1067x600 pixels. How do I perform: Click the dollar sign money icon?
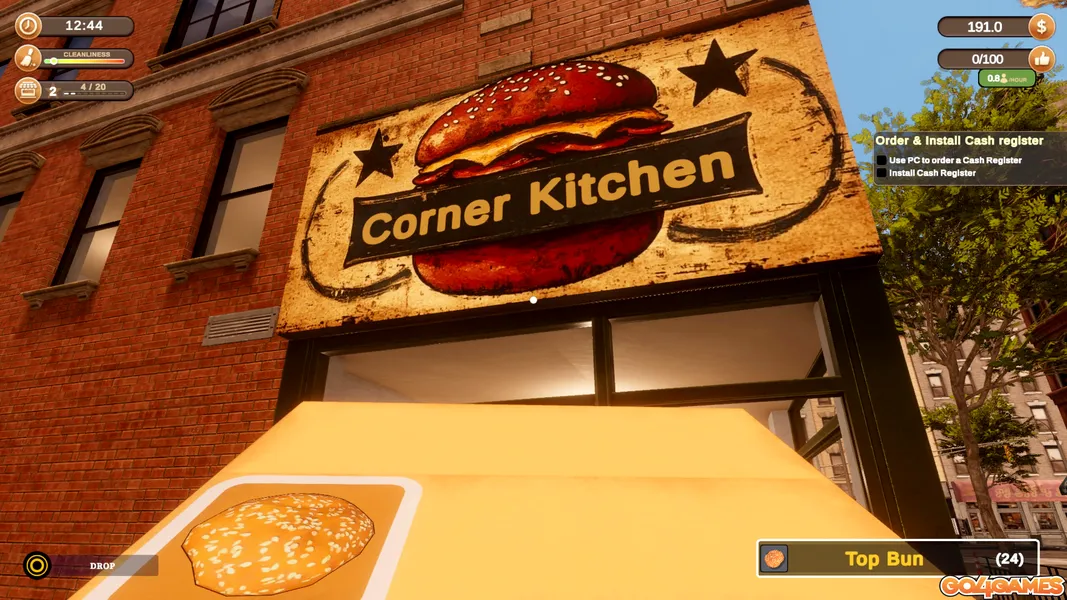(x=1041, y=26)
